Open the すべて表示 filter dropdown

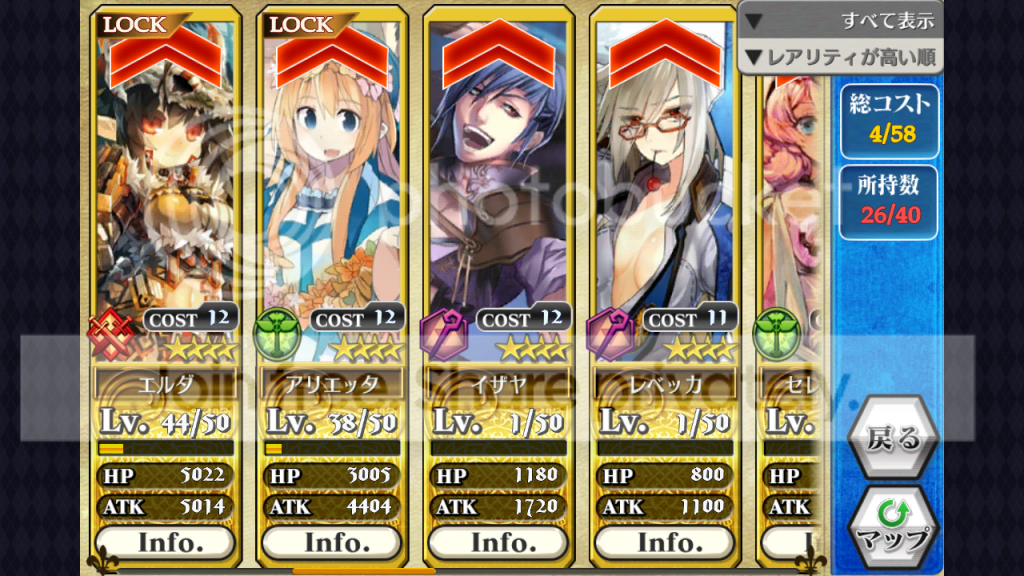pyautogui.click(x=840, y=19)
